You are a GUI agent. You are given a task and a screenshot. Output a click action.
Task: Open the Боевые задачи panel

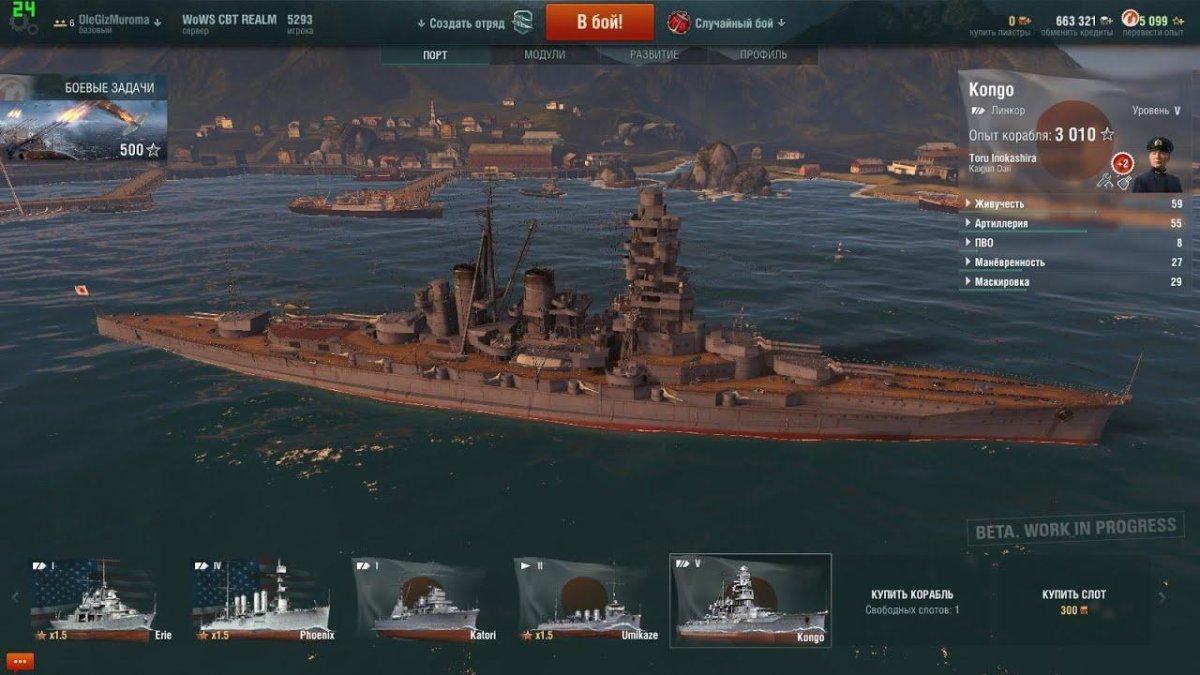tap(84, 118)
